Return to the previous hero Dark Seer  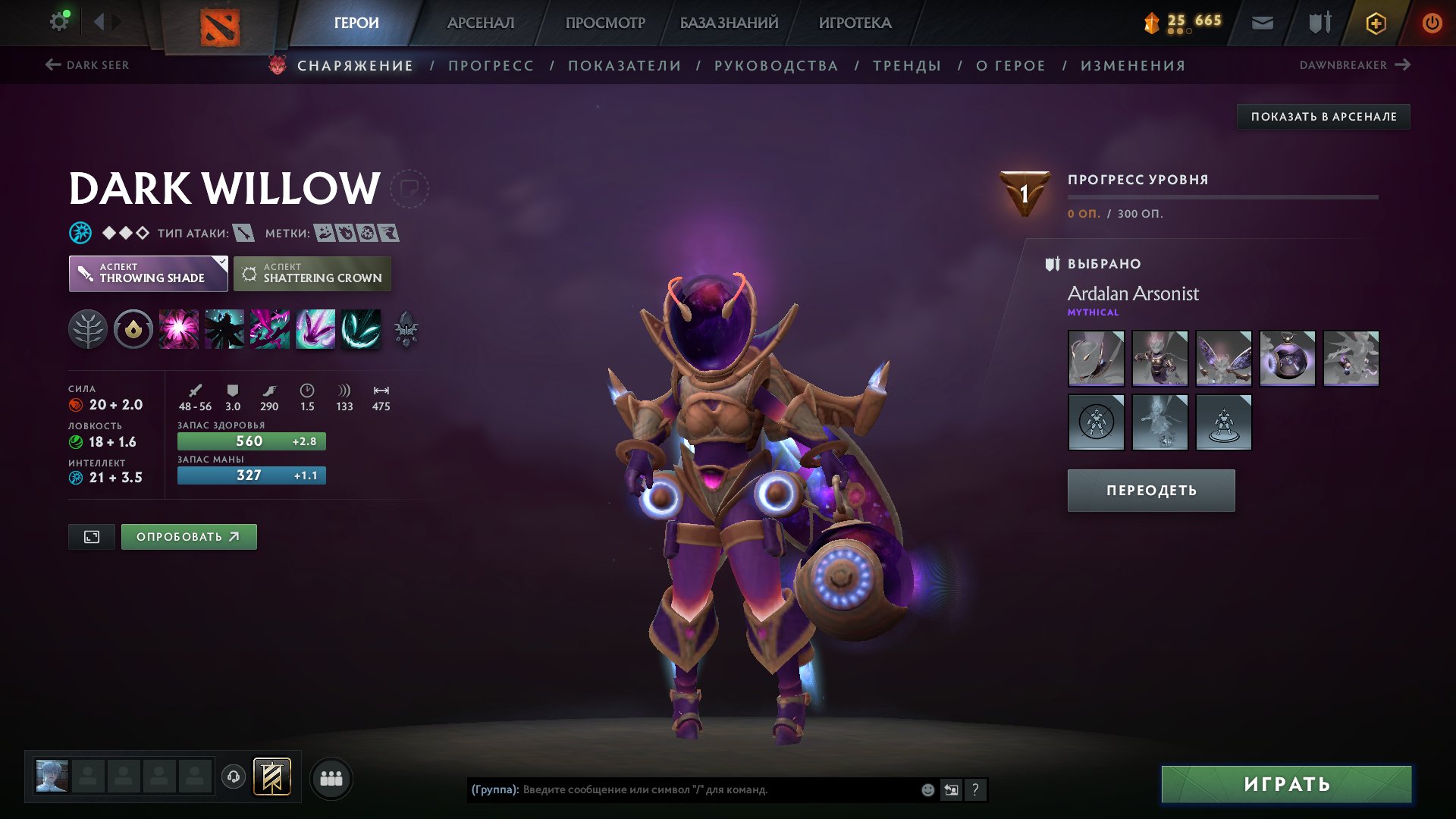point(89,65)
